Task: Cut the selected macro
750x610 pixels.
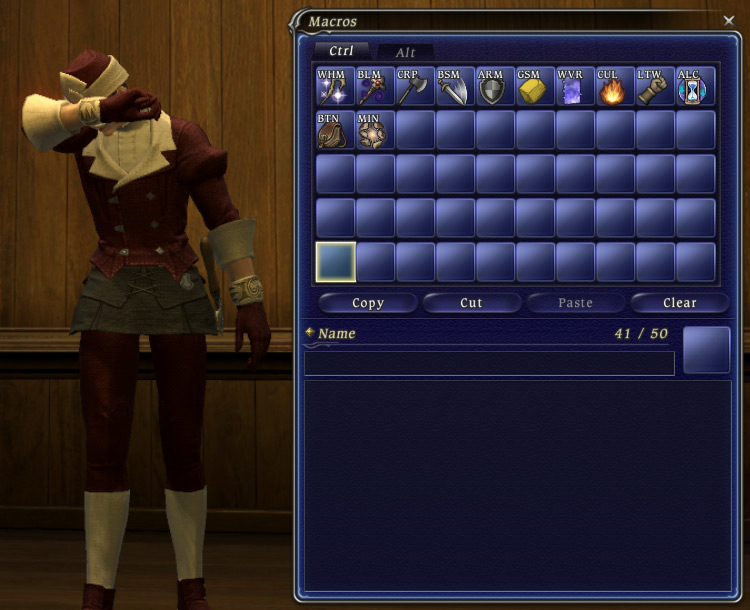Action: 471,303
